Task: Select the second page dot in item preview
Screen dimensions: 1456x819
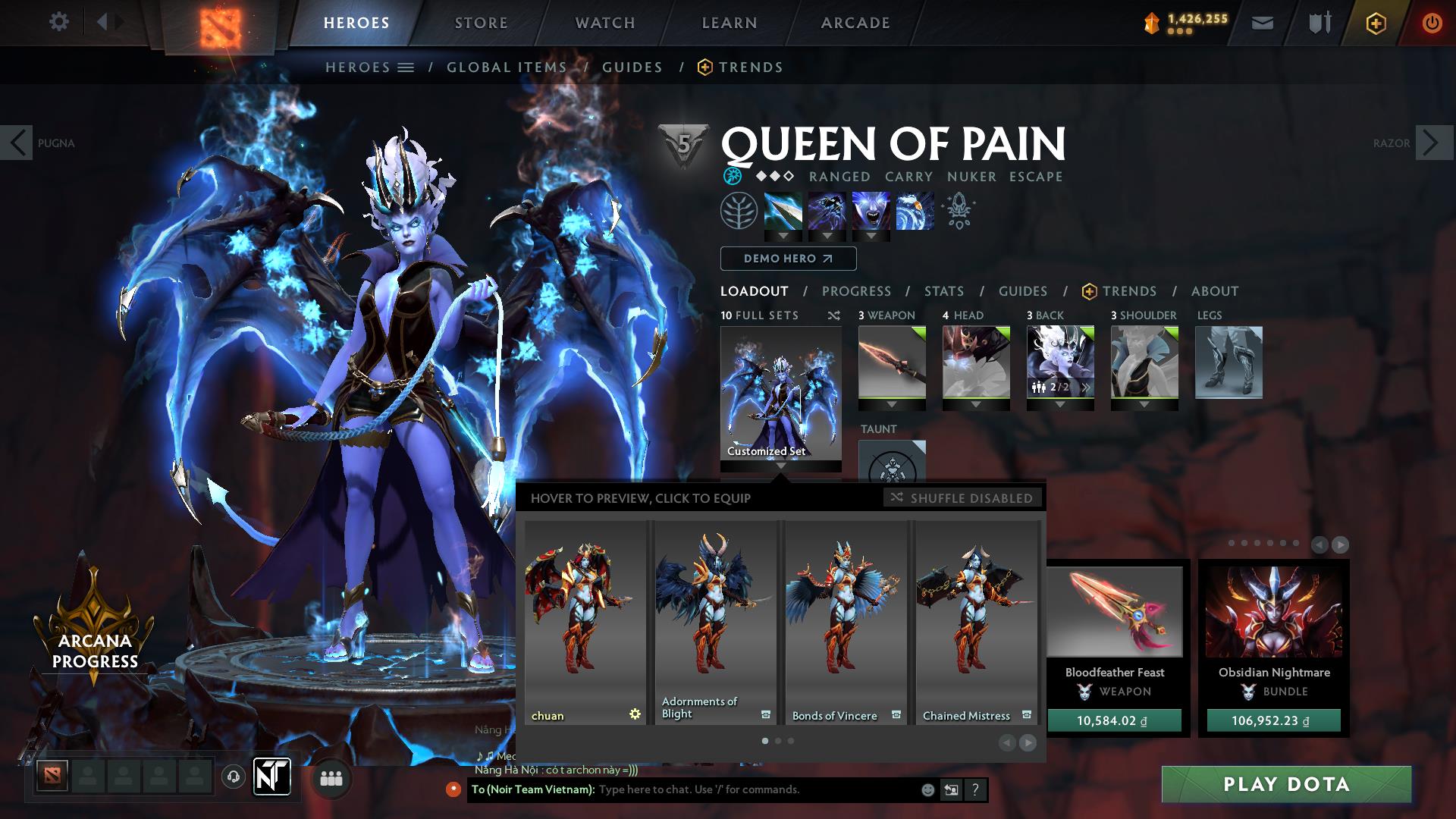Action: 778,742
